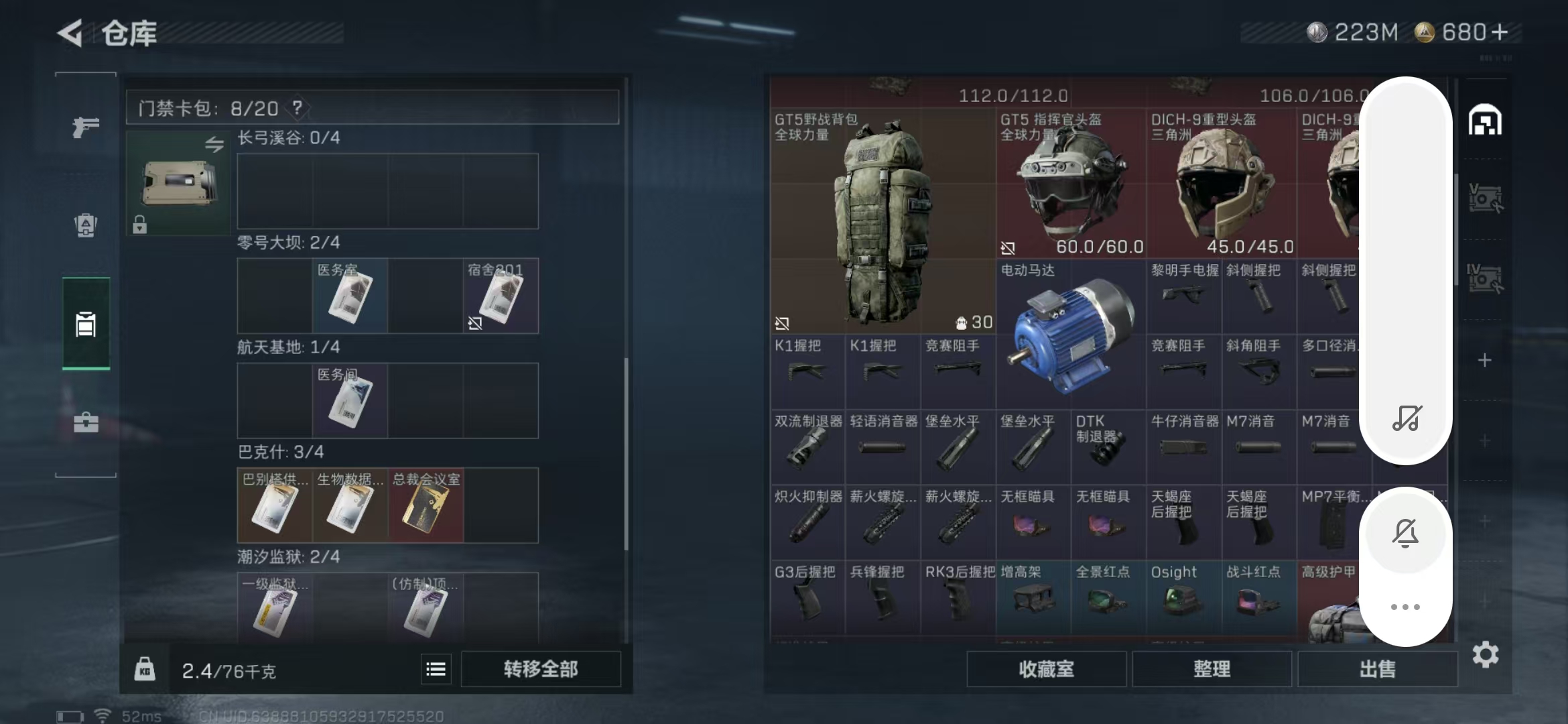
Task: Expand the 长弓溪谷 0/4 card section
Action: (288, 138)
